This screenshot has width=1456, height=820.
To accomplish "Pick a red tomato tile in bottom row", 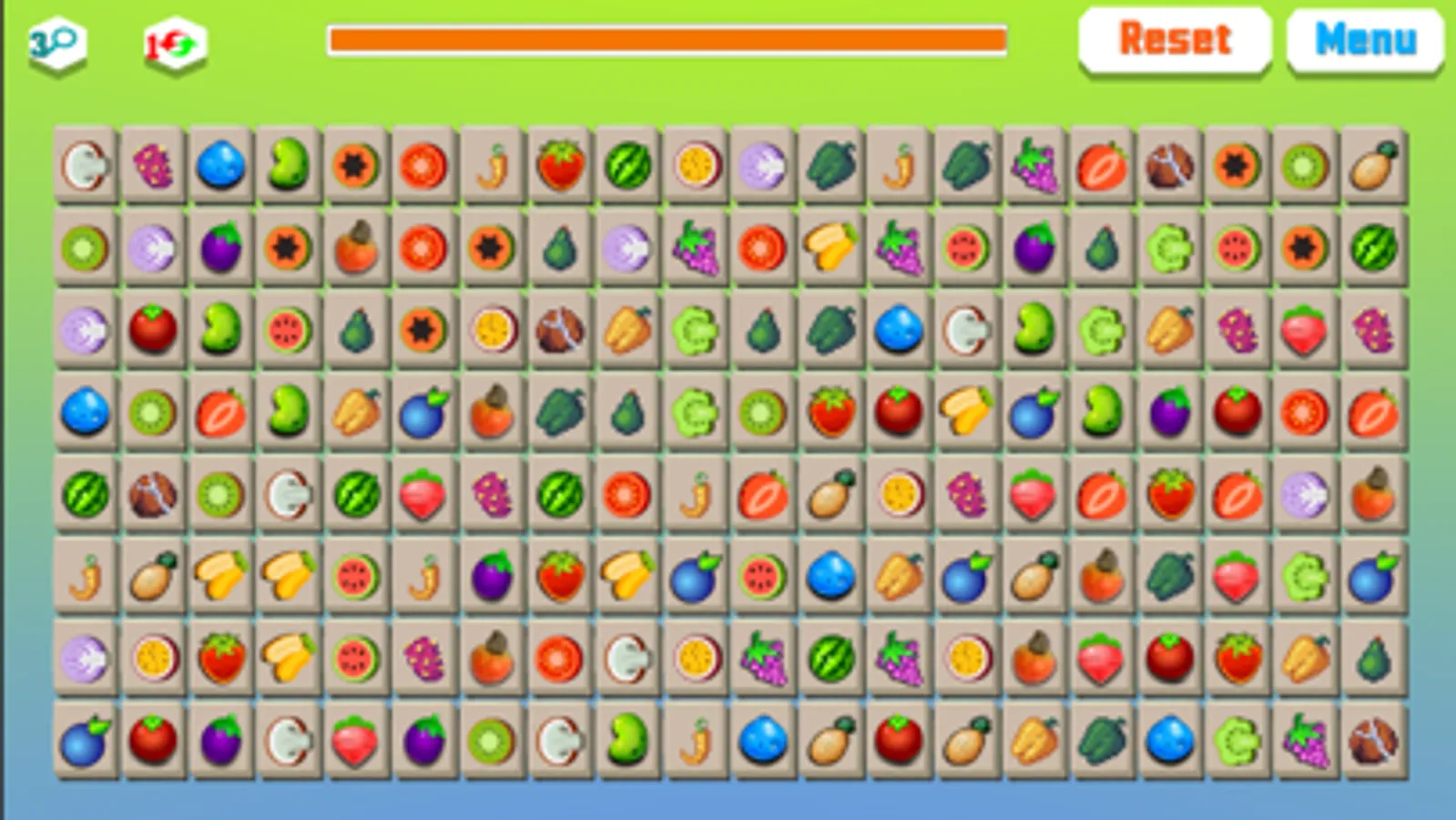I will click(x=153, y=740).
